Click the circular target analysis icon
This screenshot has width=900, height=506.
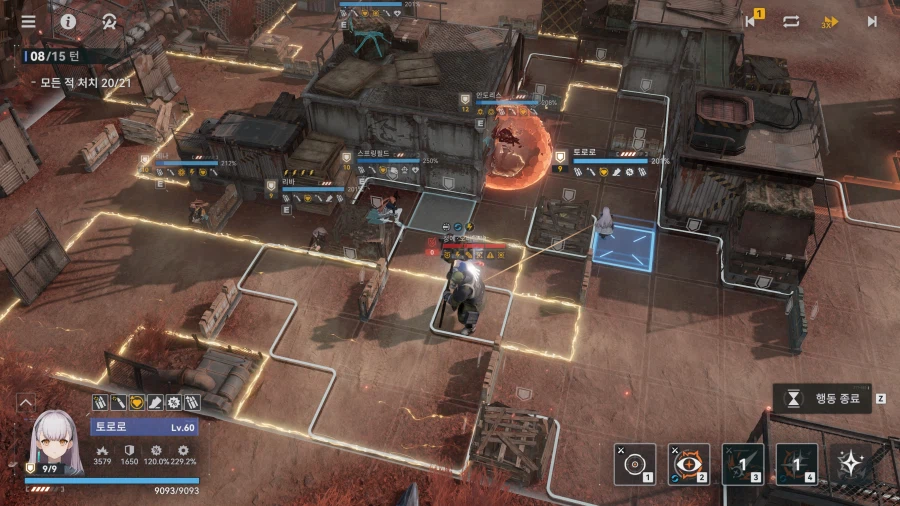(x=108, y=21)
